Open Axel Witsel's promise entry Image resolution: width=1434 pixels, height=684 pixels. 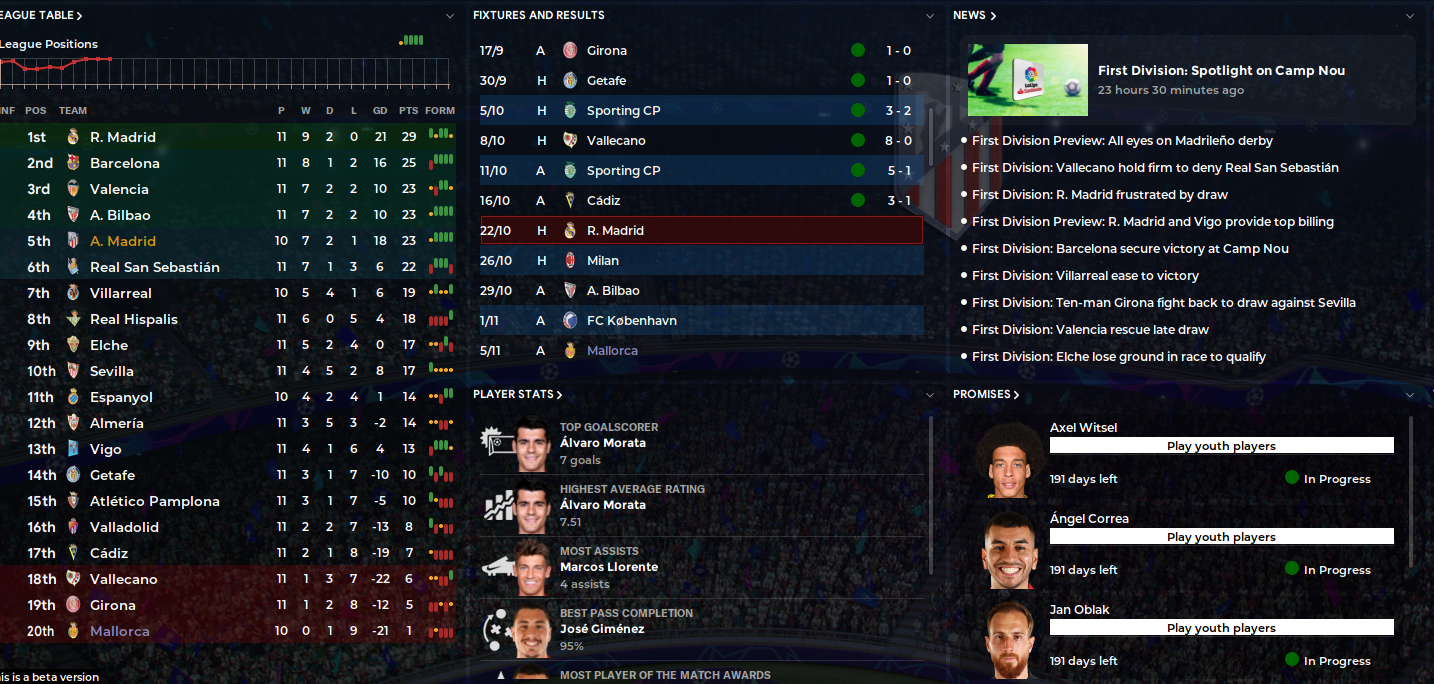[x=1083, y=428]
